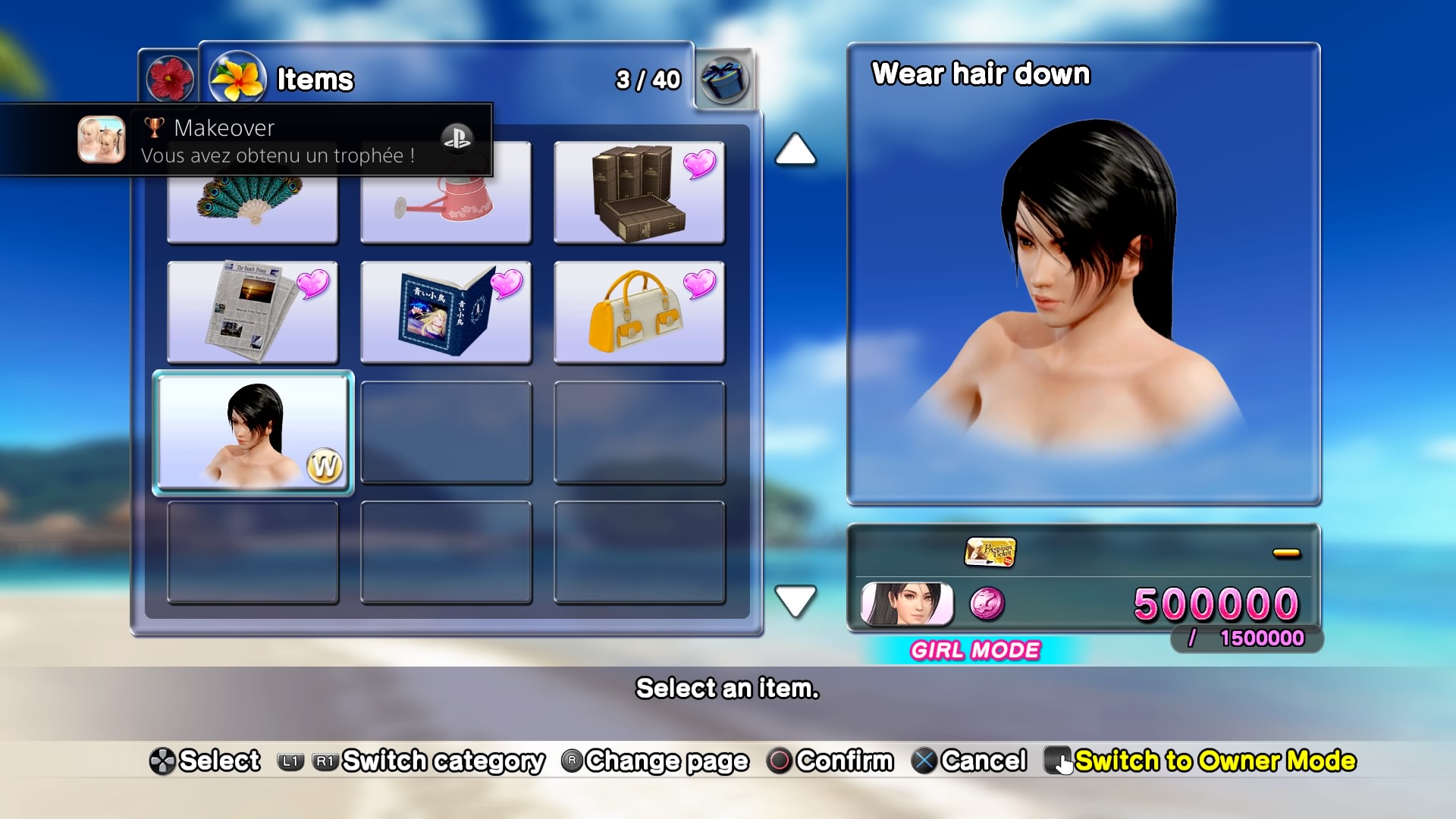The image size is (1456, 819).
Task: Pick the yellow and white handbag
Action: click(x=639, y=312)
